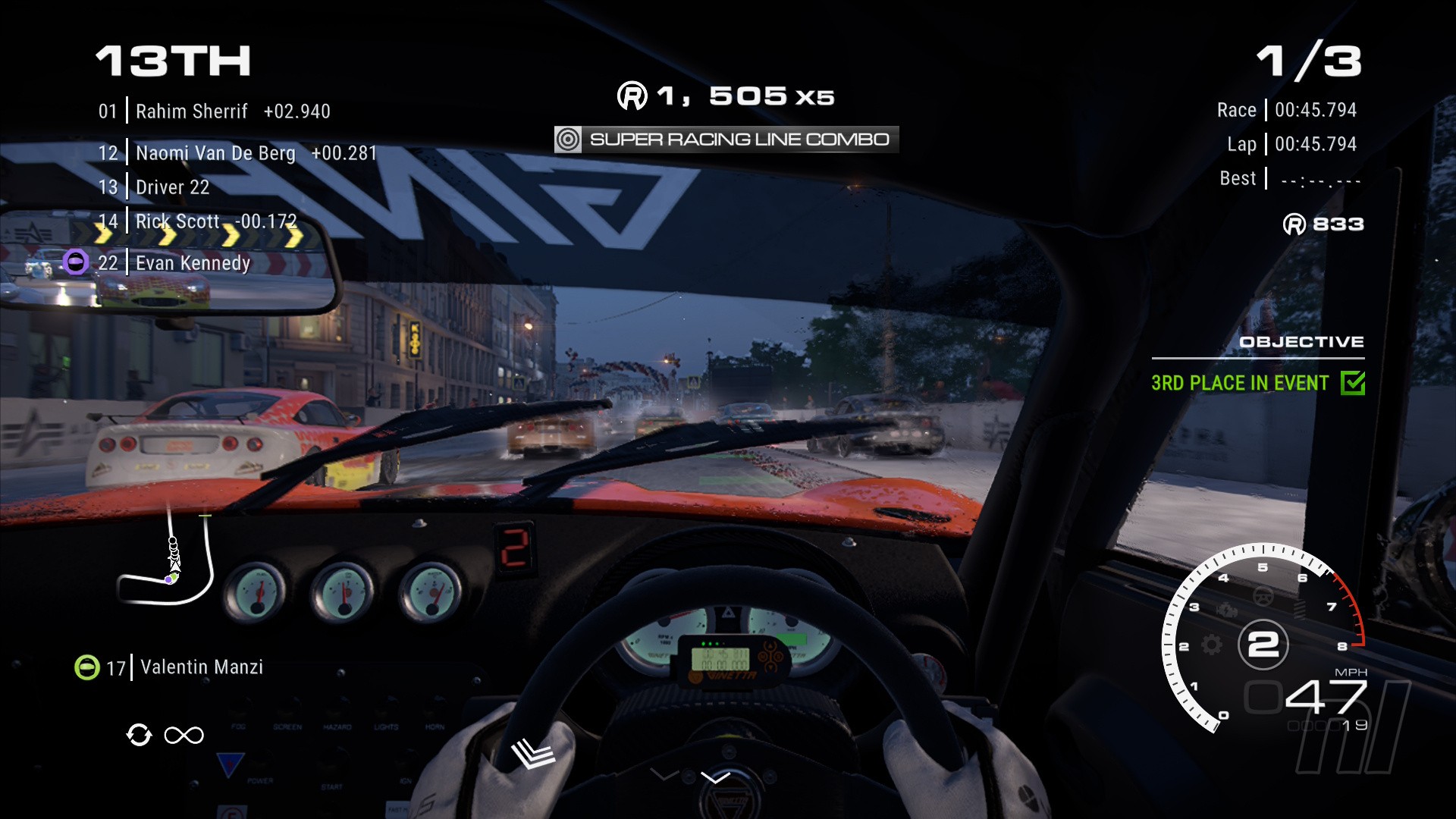Click the green objective checkbox
The image size is (1456, 819).
[1352, 383]
